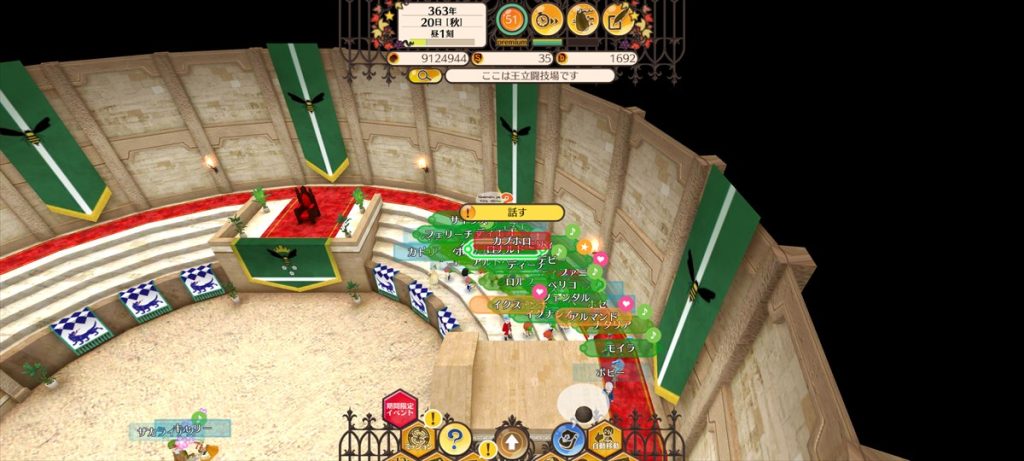Select the アルマンド character name tag
Image resolution: width=1024 pixels, height=461 pixels.
(597, 316)
